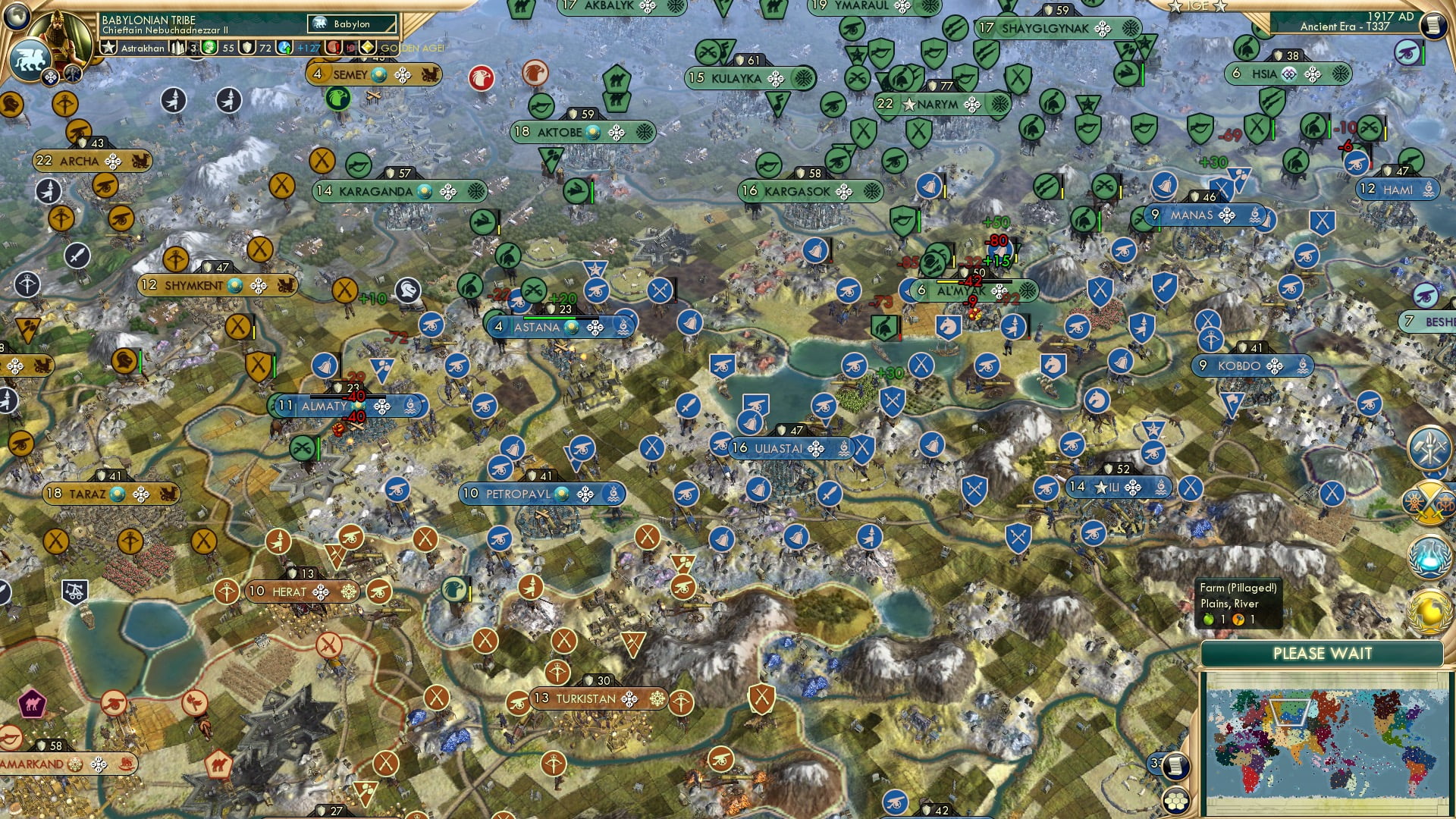The width and height of the screenshot is (1456, 819).
Task: Open the Military Overview crossed-swords icon
Action: click(x=1429, y=504)
